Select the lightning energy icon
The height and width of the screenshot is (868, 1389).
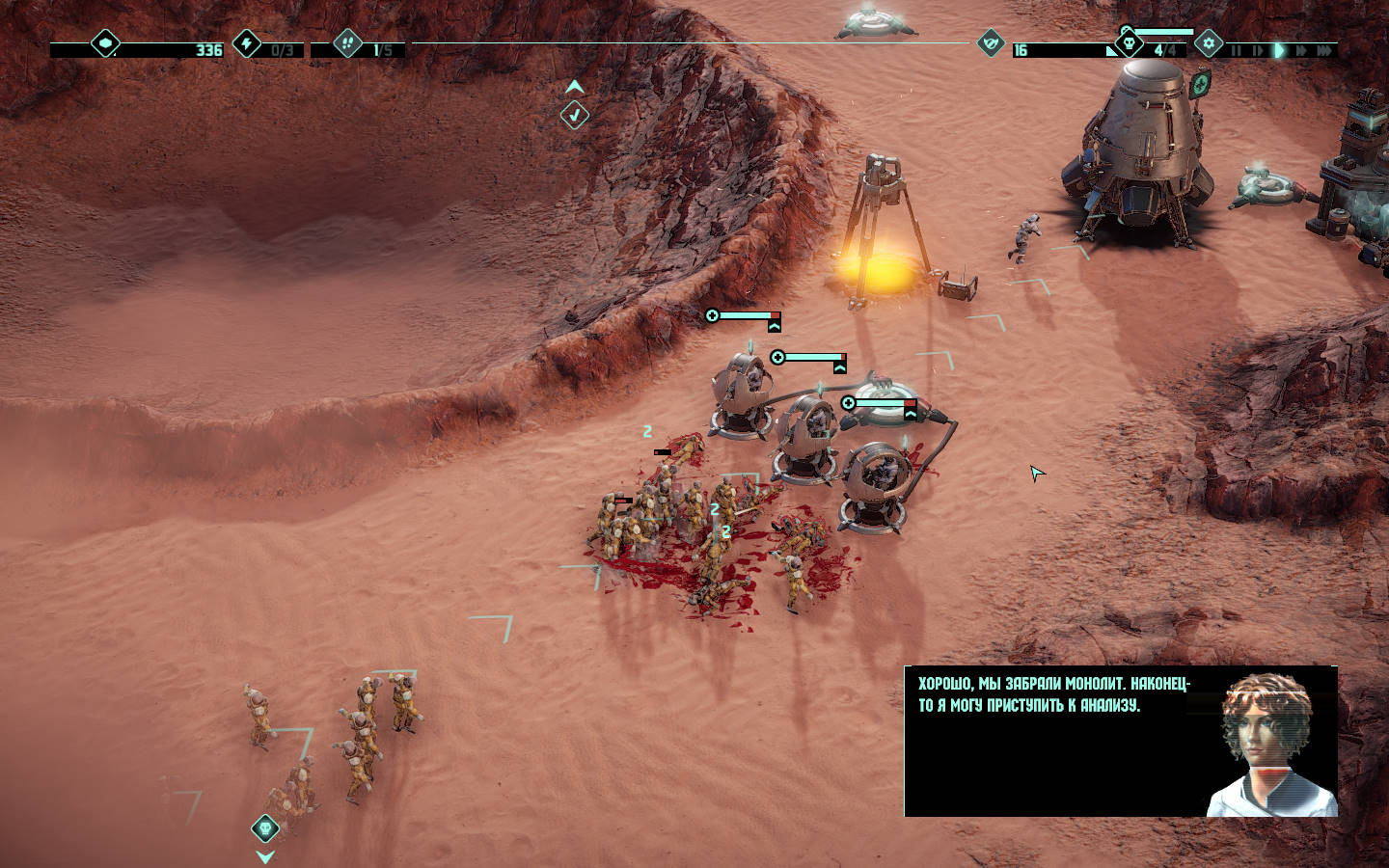(x=247, y=43)
